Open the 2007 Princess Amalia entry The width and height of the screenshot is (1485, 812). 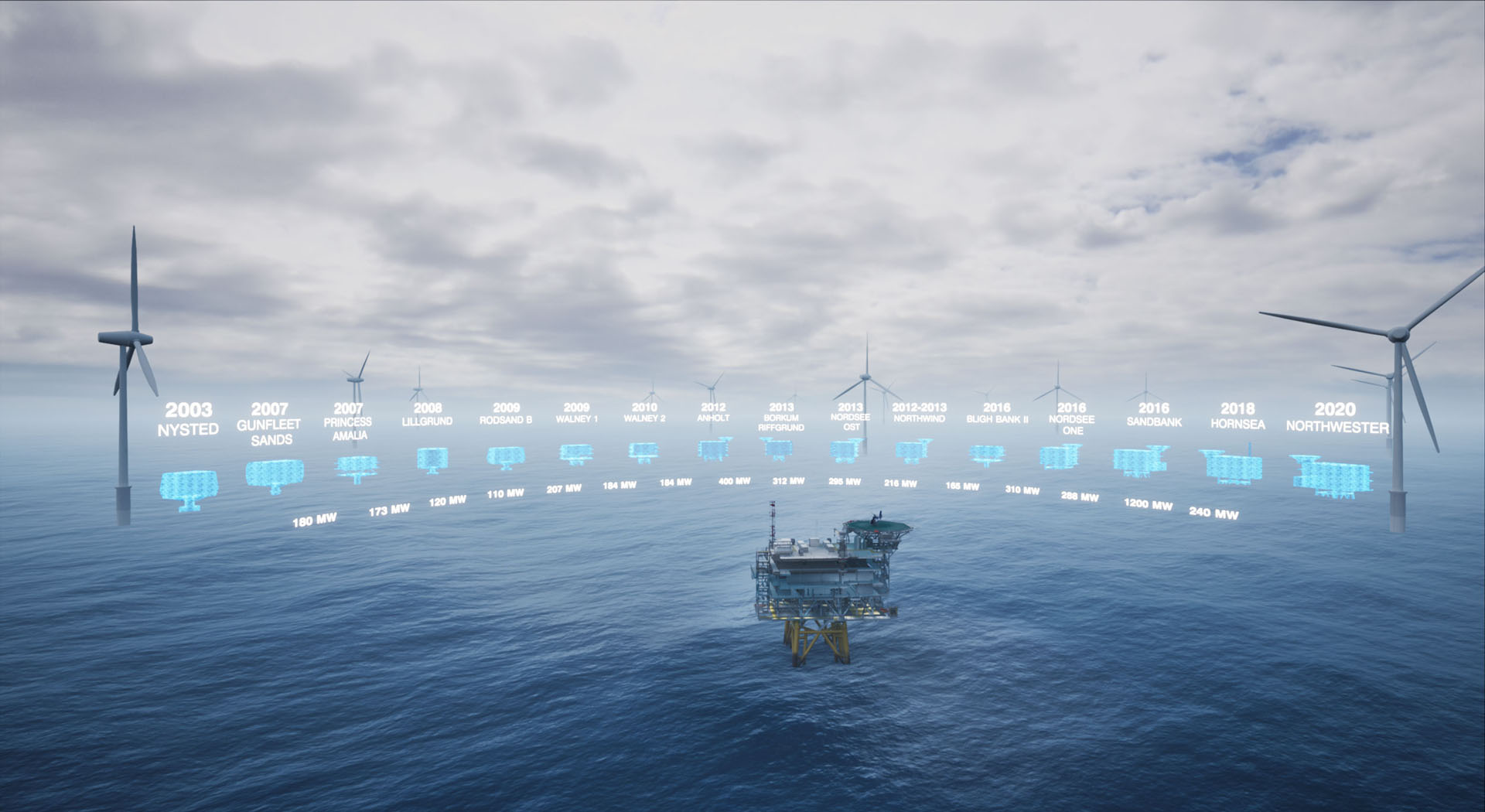(357, 466)
